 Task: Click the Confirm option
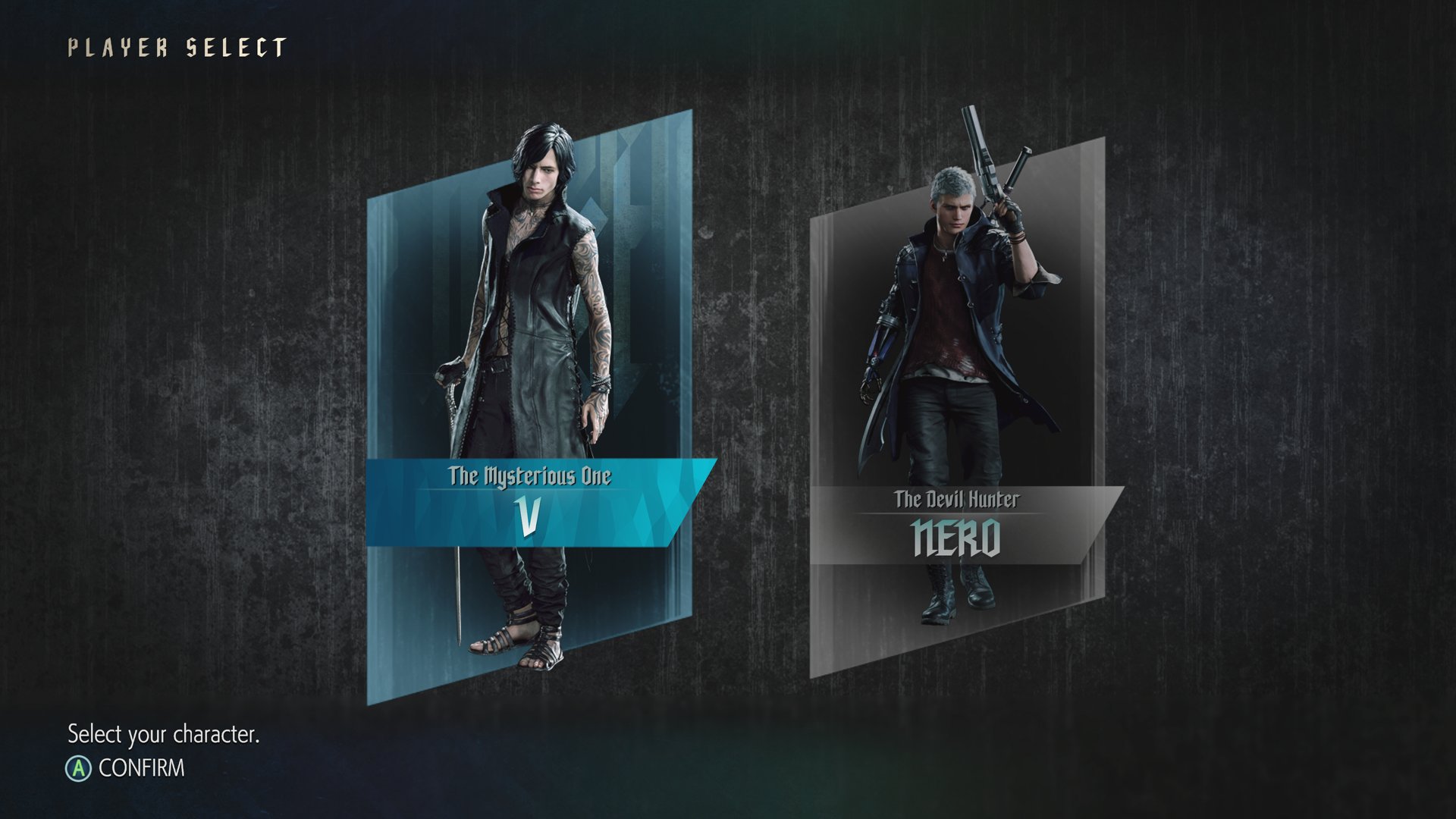(x=127, y=768)
